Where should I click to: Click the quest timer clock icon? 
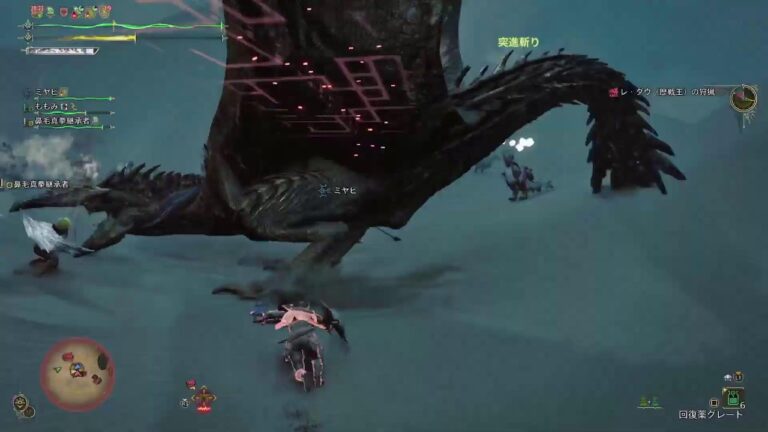[x=742, y=97]
